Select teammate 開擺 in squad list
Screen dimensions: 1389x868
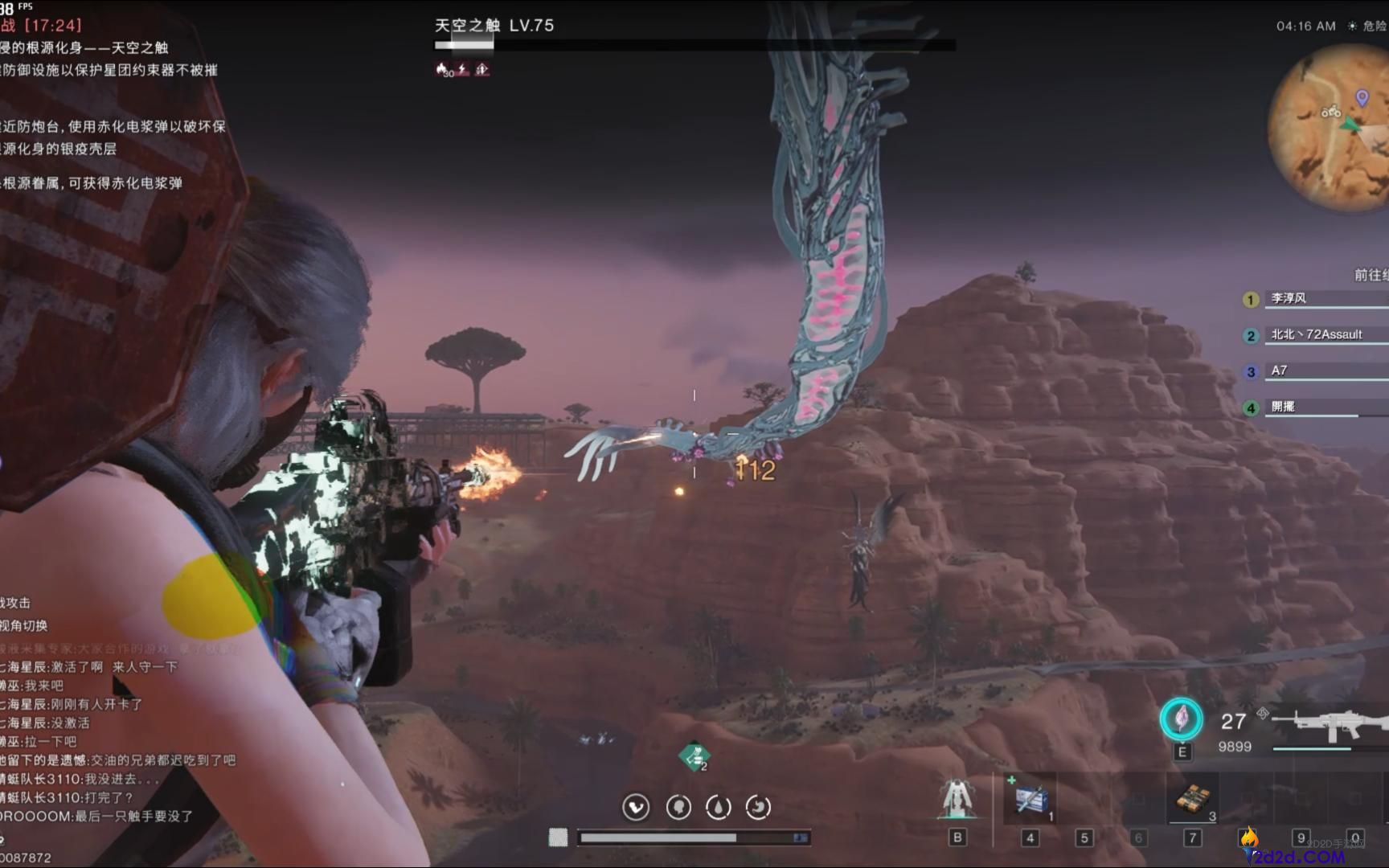[x=1283, y=407]
